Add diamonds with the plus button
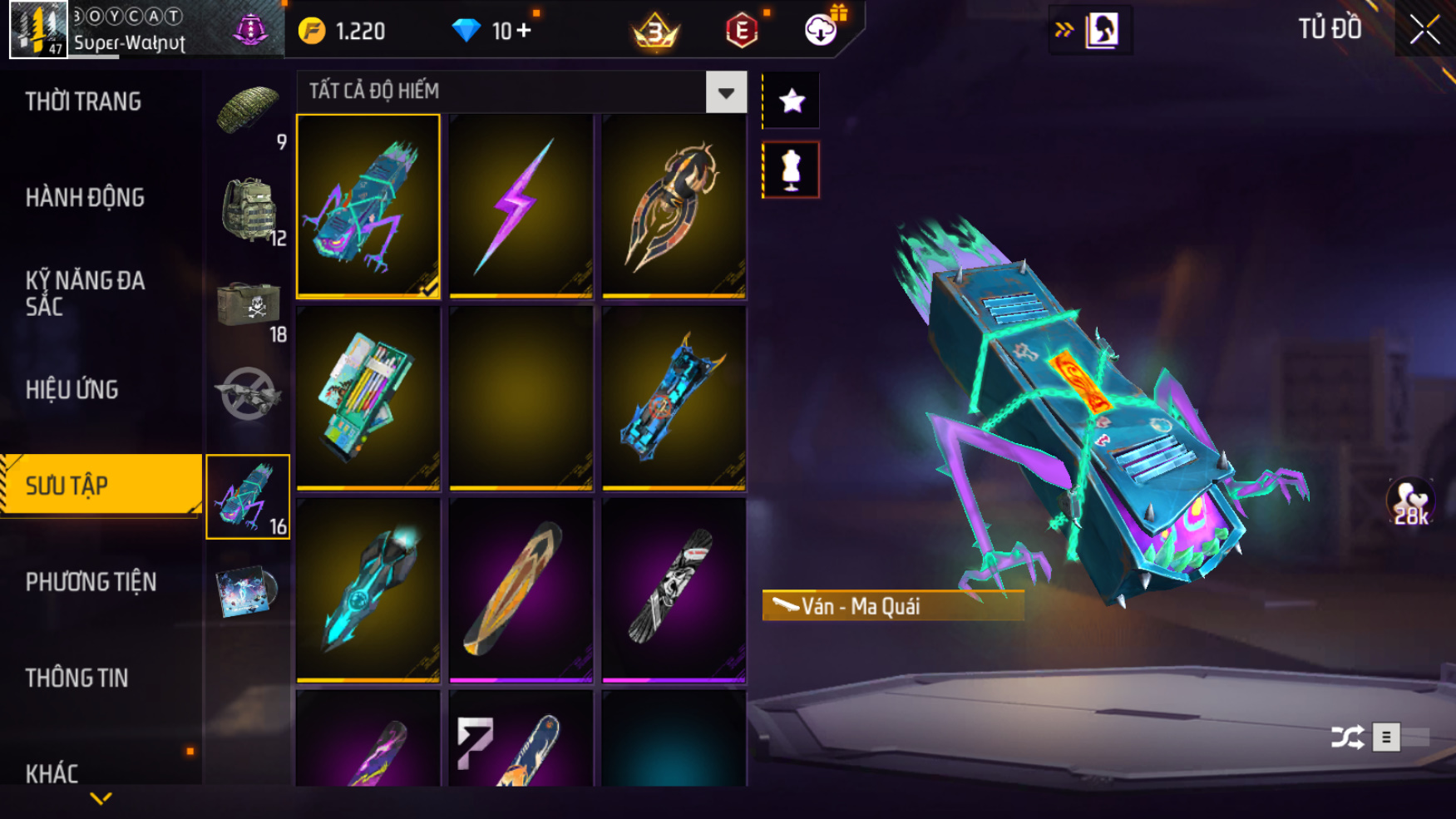 pos(524,31)
